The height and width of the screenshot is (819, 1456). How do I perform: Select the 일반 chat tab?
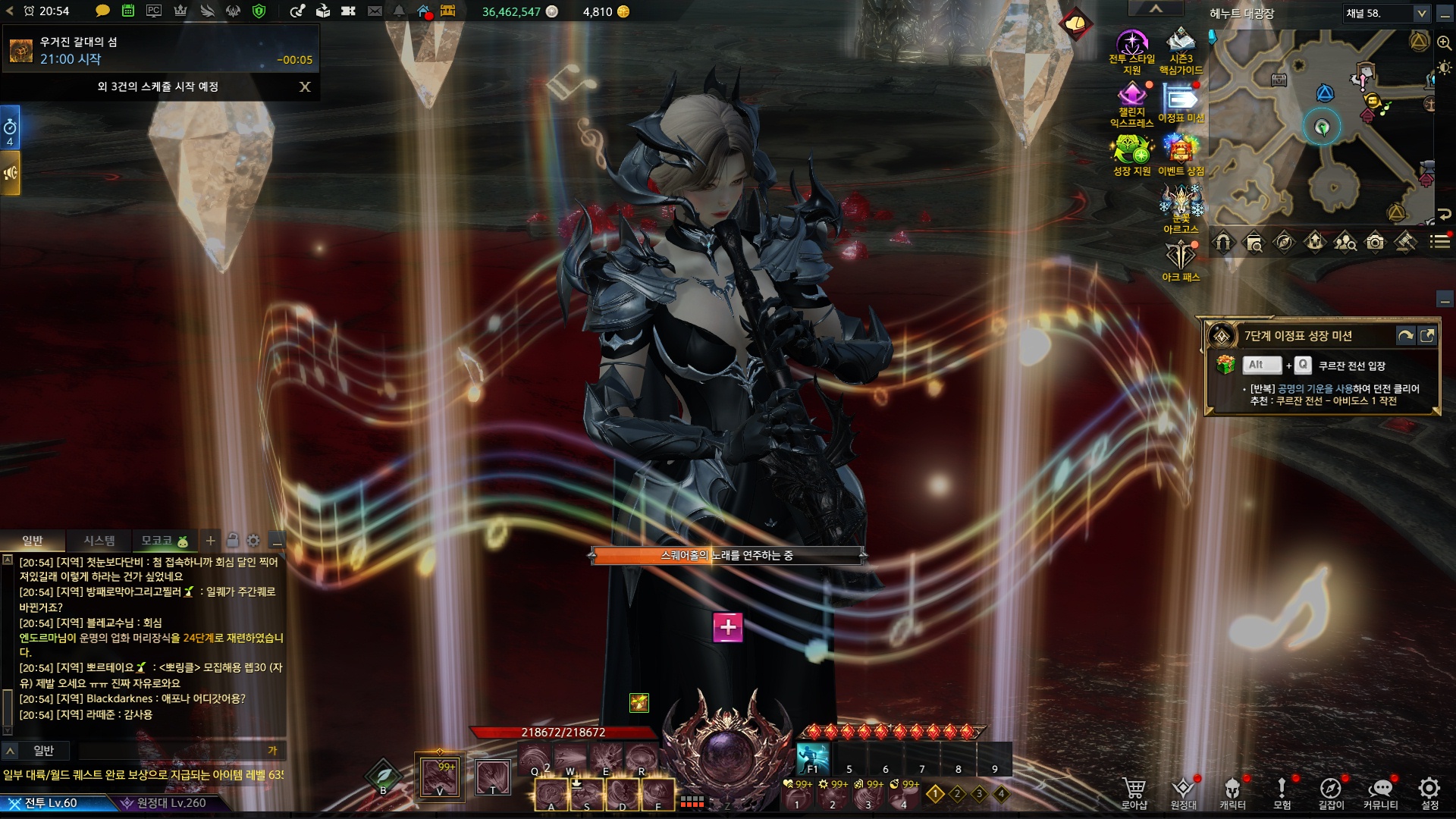click(x=33, y=541)
